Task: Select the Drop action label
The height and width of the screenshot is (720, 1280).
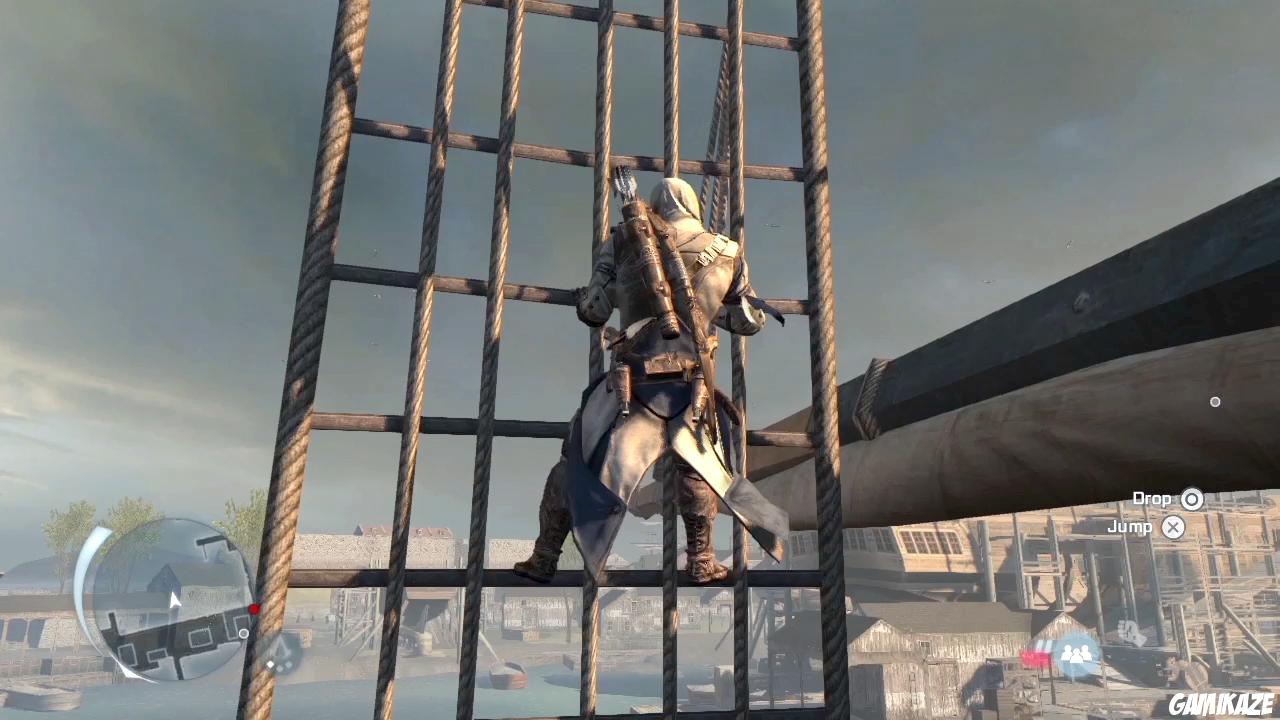Action: click(x=1152, y=498)
